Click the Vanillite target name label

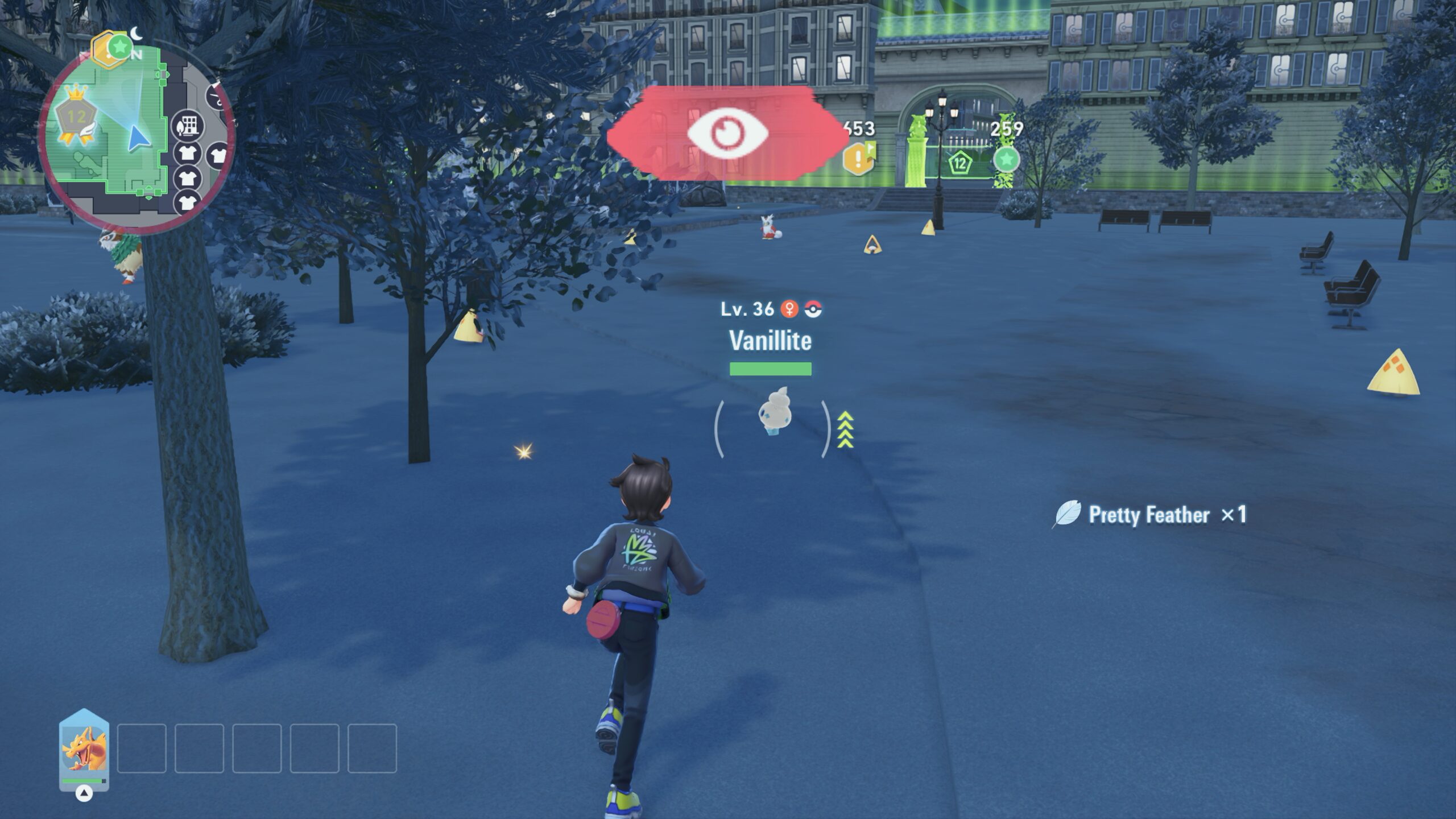(x=770, y=341)
